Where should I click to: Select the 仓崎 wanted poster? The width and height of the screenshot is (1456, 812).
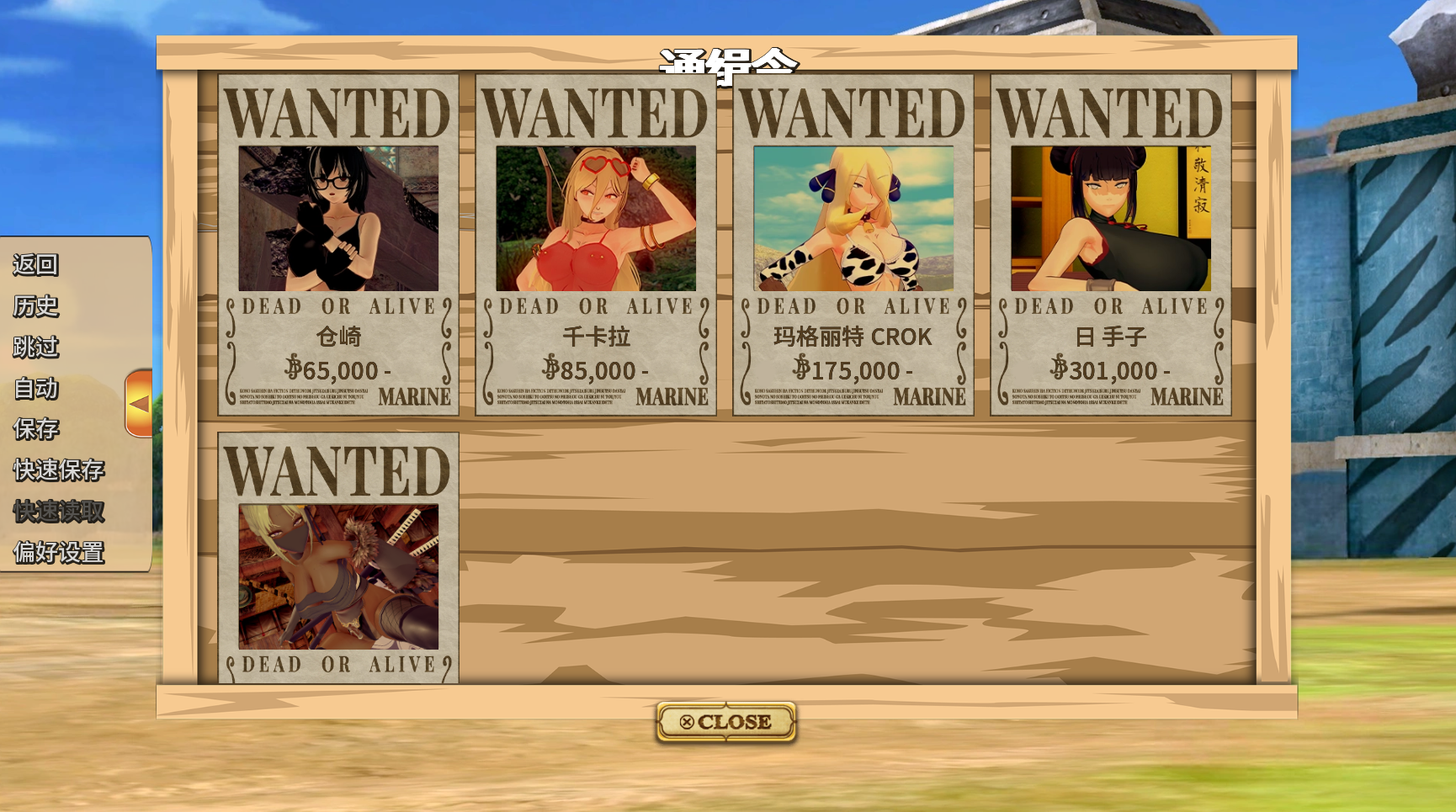(x=338, y=245)
